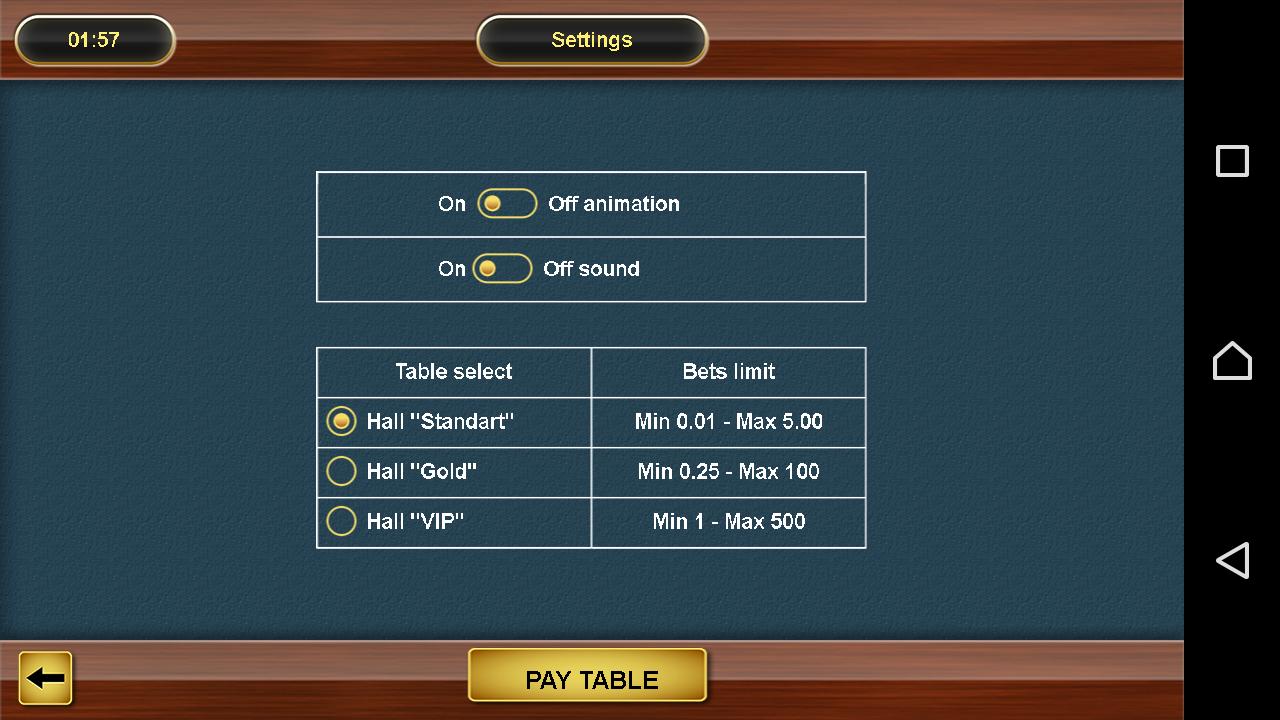Click the Min 0.01 - Max 5.00 cell

pyautogui.click(x=728, y=421)
